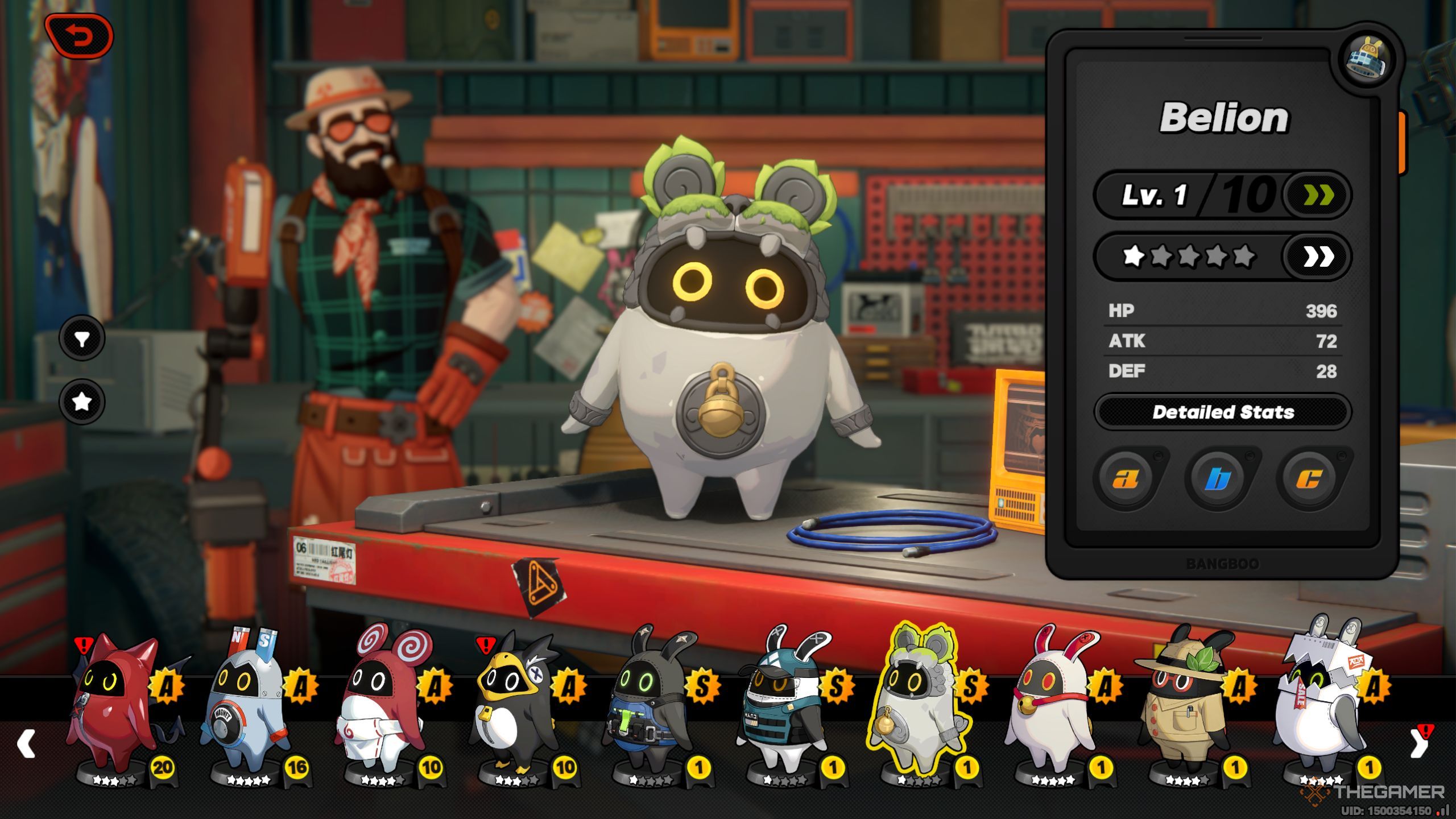Go back with the red return arrow
The image size is (1456, 819).
pos(80,36)
